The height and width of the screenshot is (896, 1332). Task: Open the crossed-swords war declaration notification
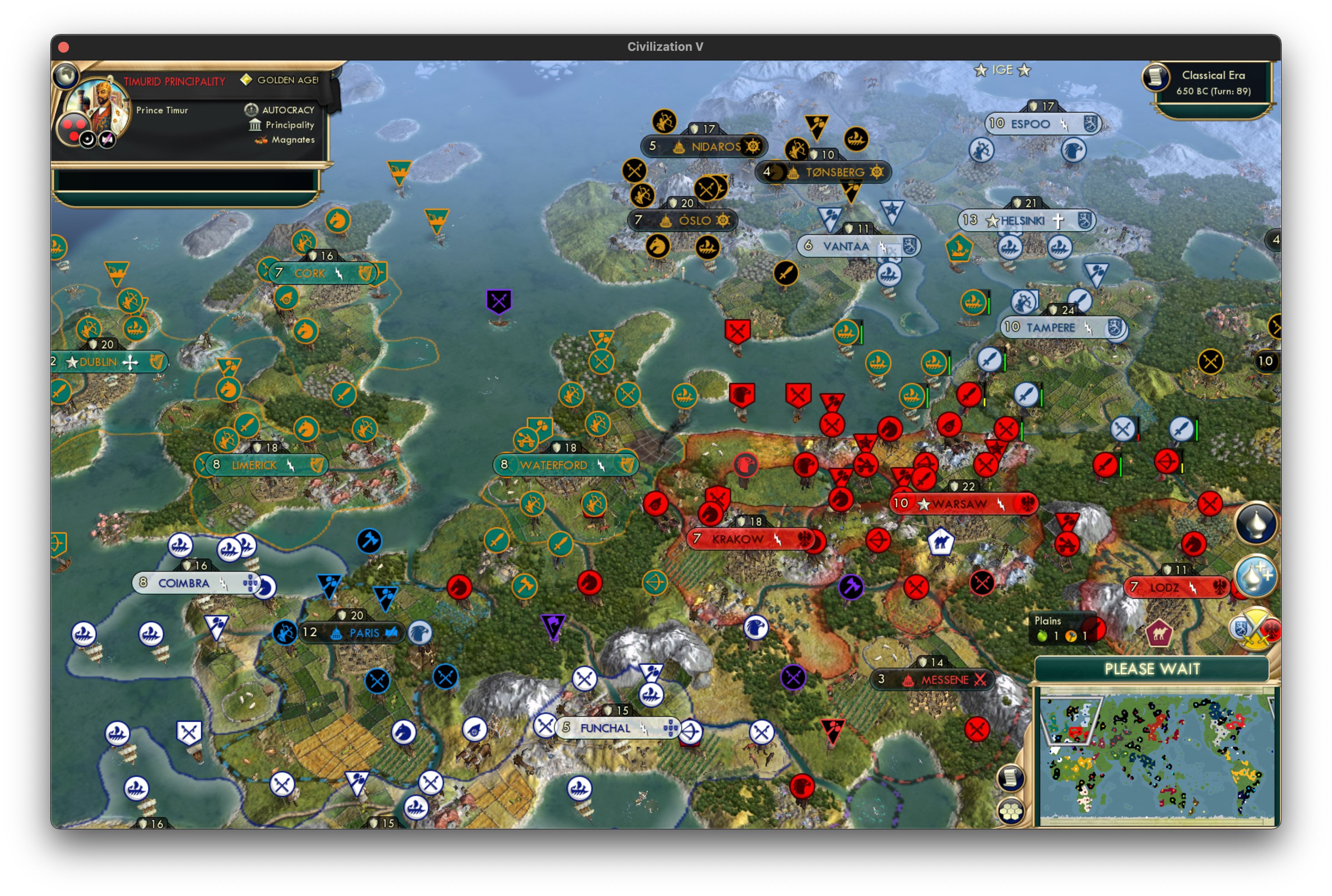click(x=1254, y=630)
